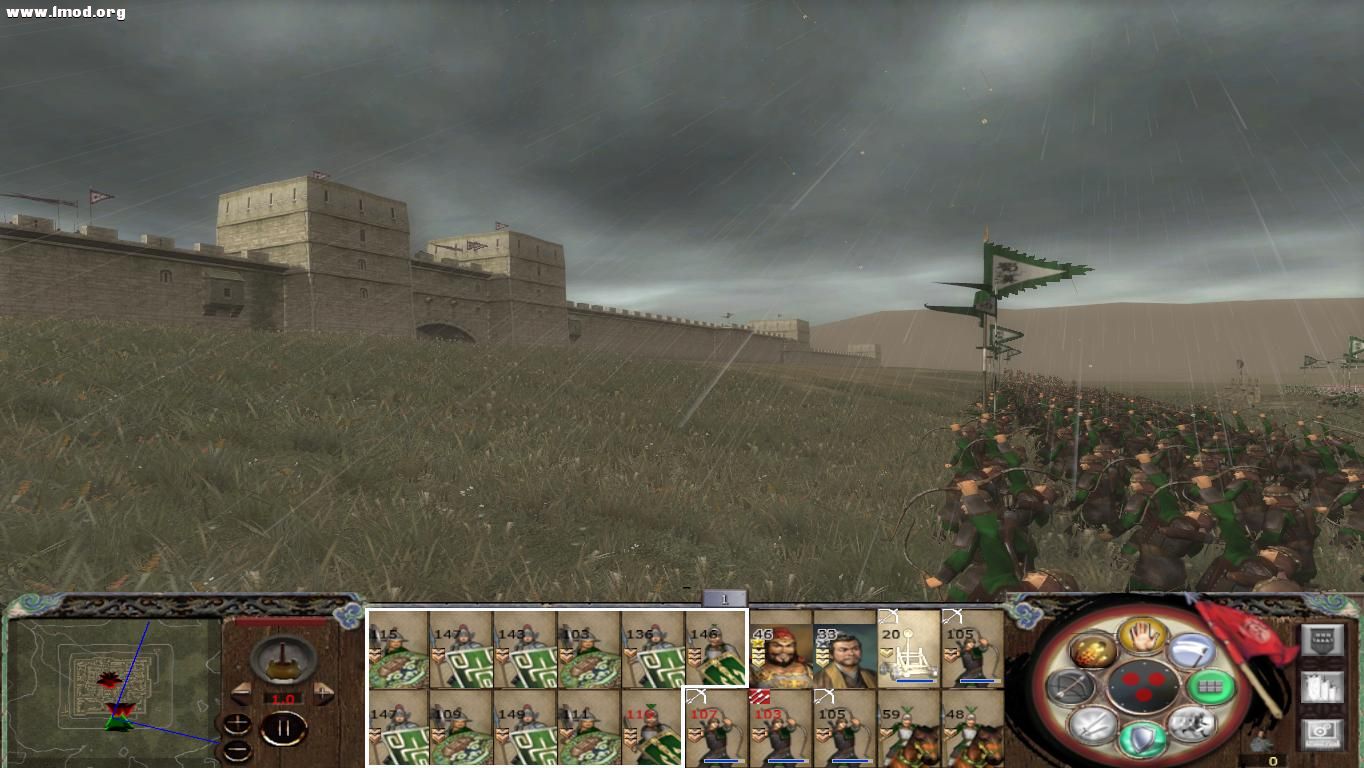Increase game speed with right arrow

(324, 693)
